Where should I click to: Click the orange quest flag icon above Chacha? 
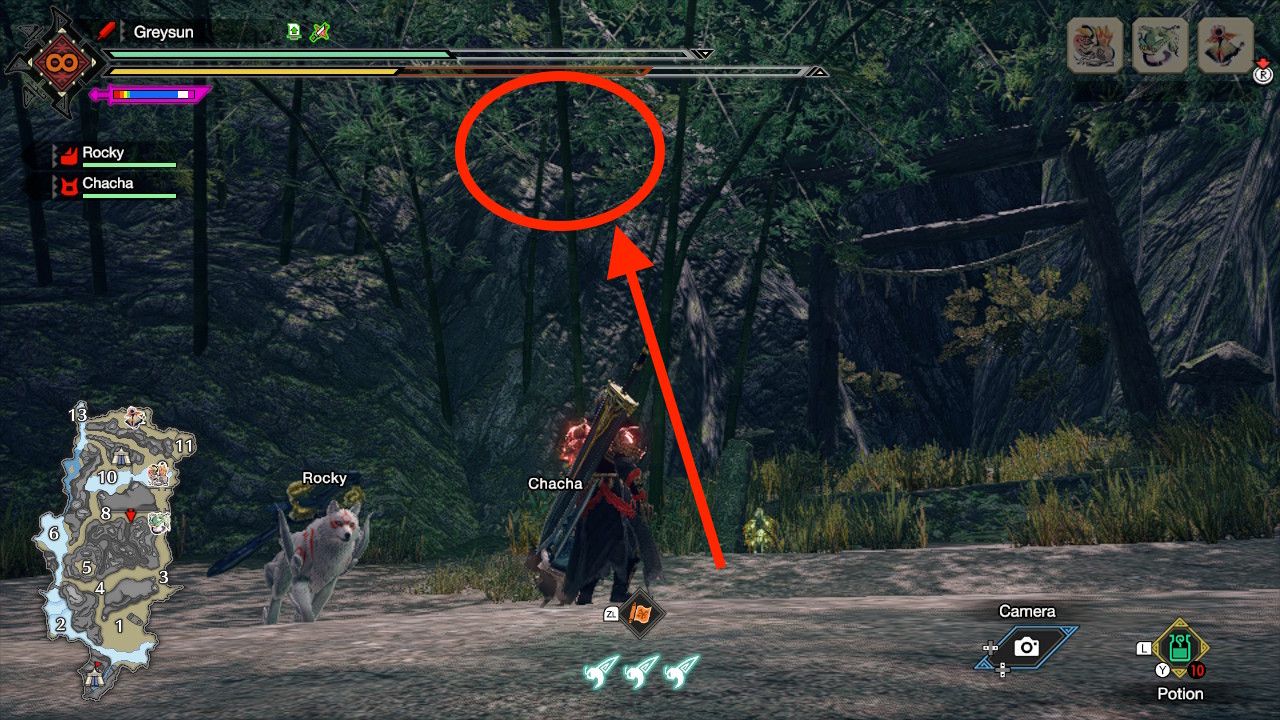coord(641,613)
